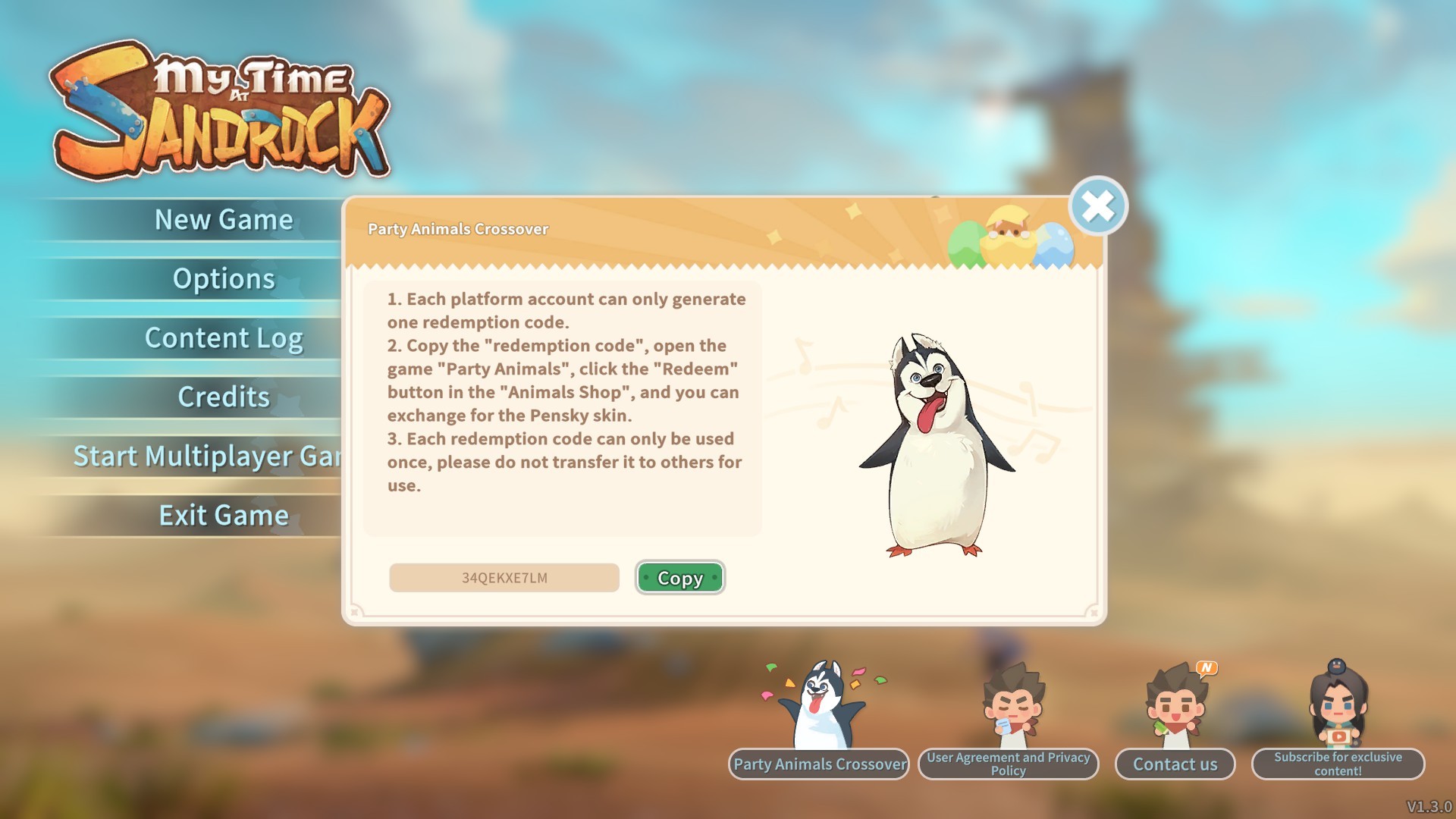Choose Exit Game
The width and height of the screenshot is (1456, 819).
coord(223,516)
